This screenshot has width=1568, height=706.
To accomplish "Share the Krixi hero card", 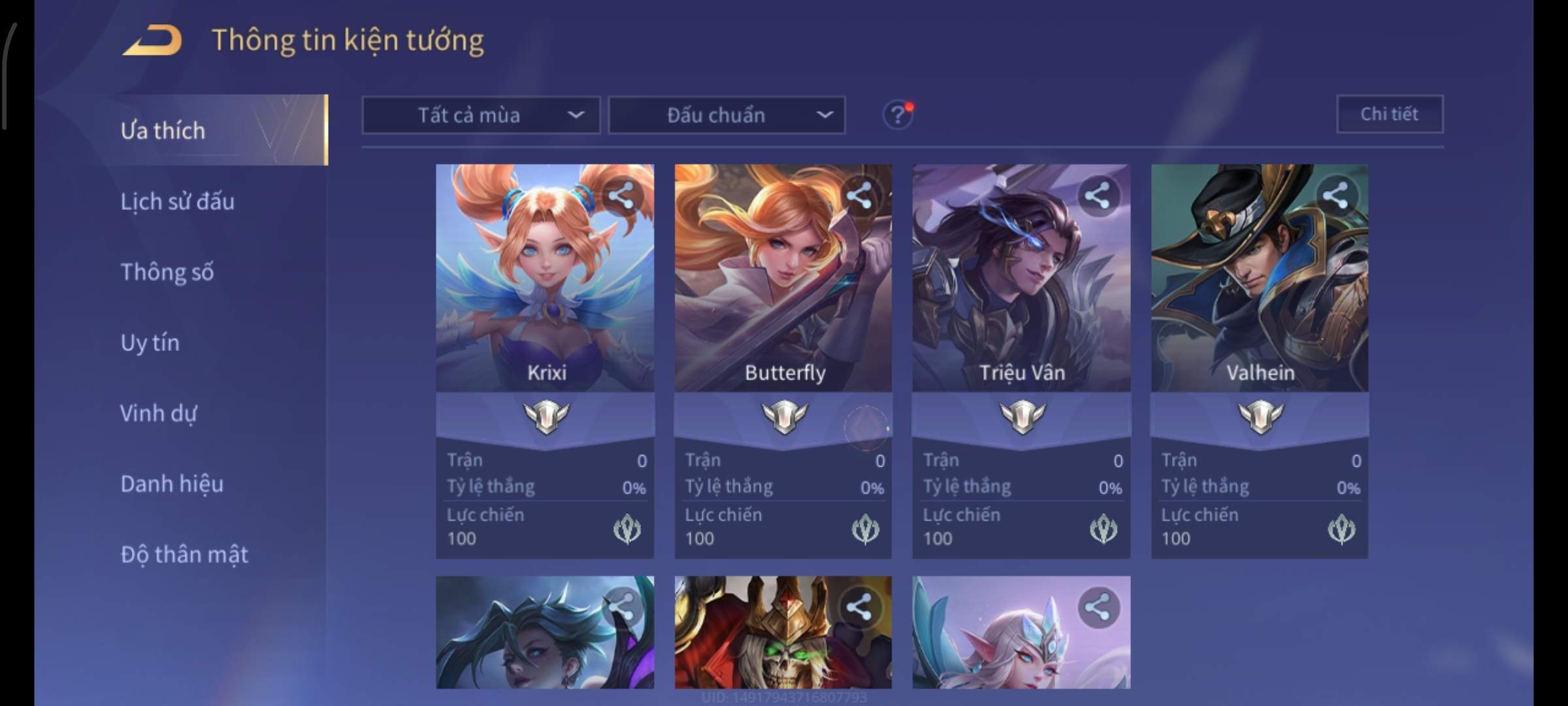I will pos(621,195).
